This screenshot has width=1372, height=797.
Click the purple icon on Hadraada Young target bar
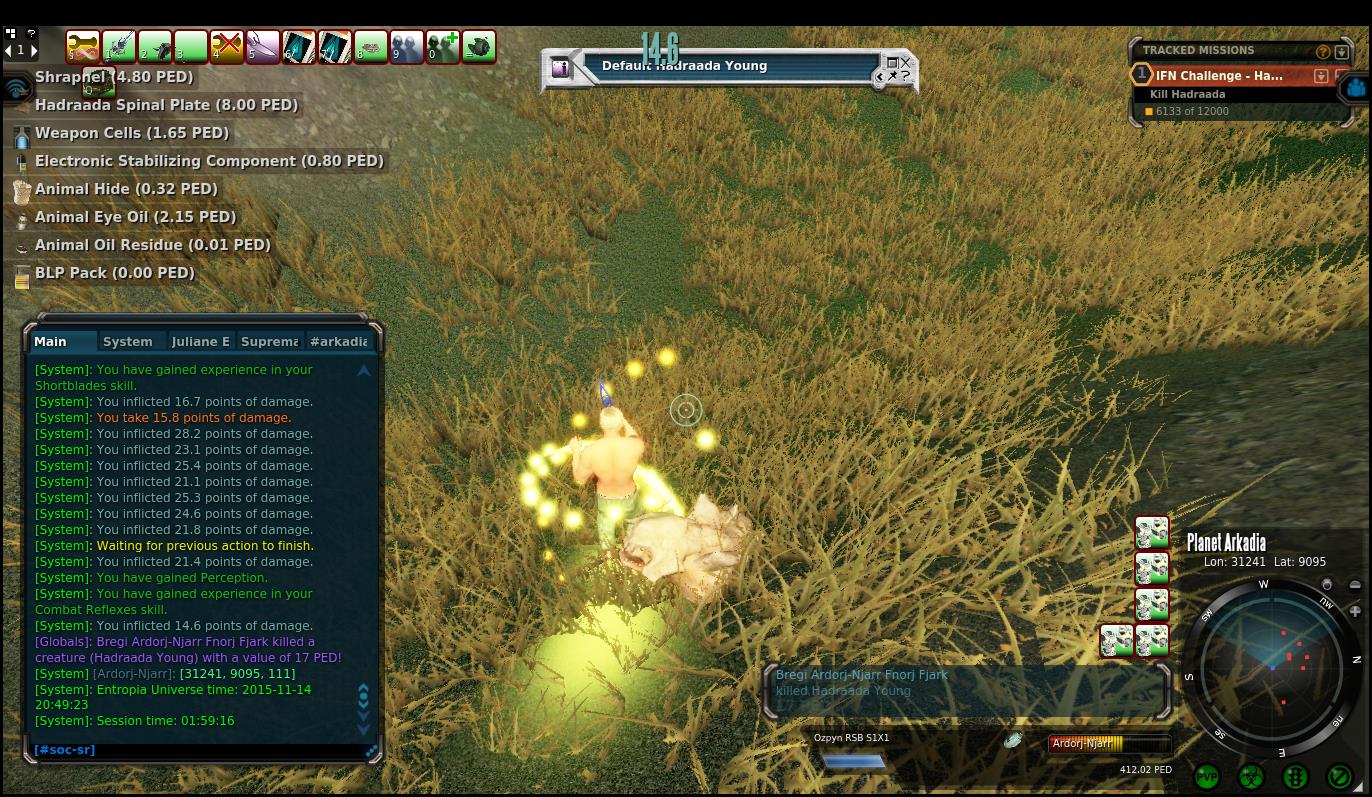click(x=560, y=68)
